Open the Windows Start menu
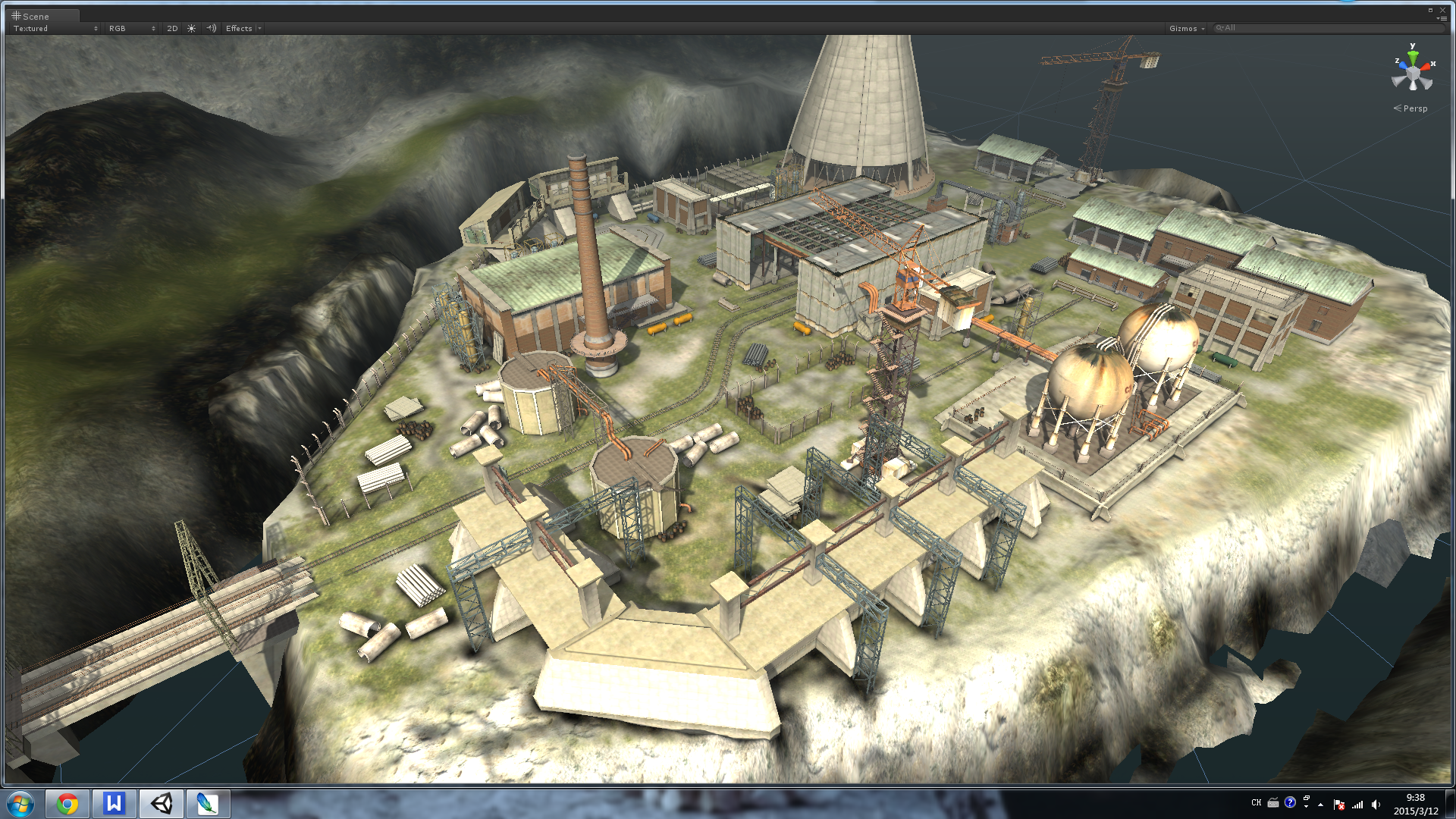This screenshot has height=819, width=1456. tap(20, 804)
